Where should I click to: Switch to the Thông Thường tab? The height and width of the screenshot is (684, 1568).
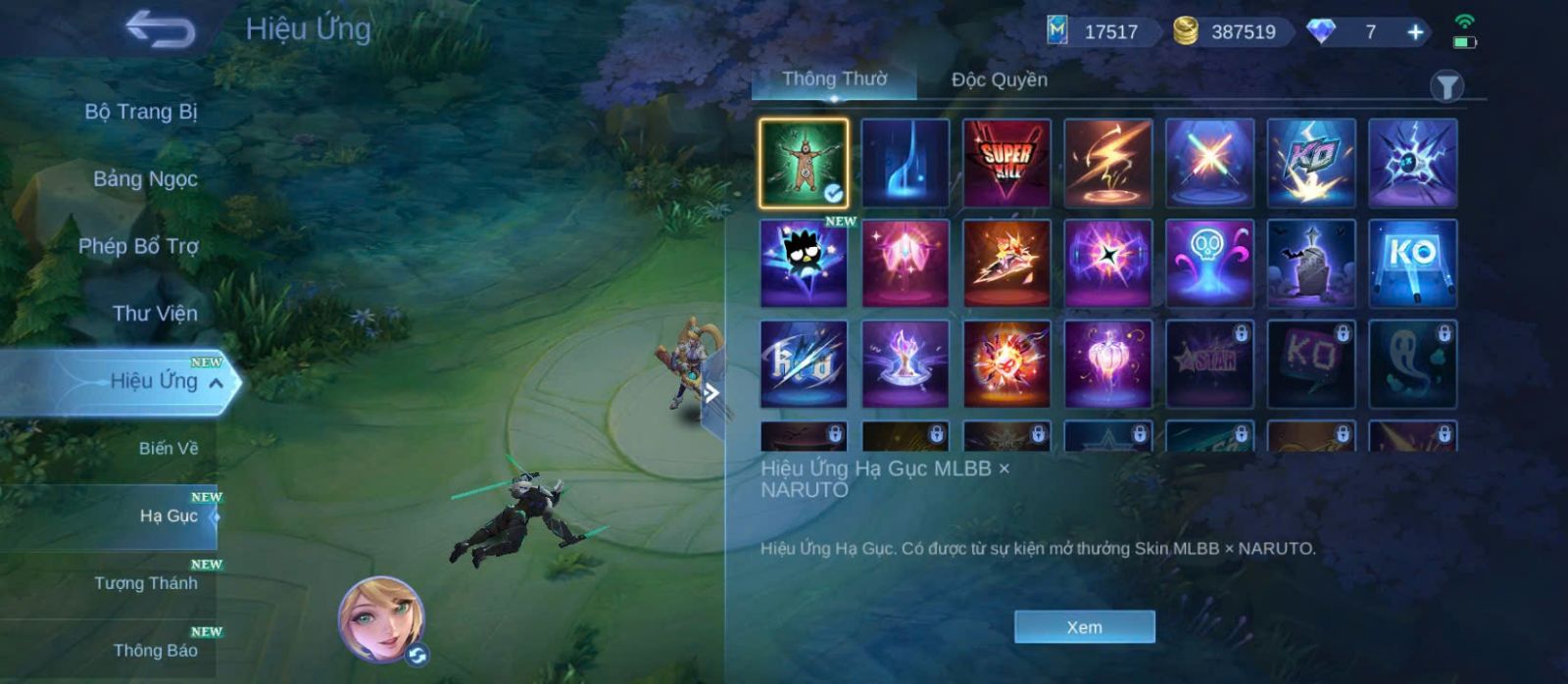834,79
